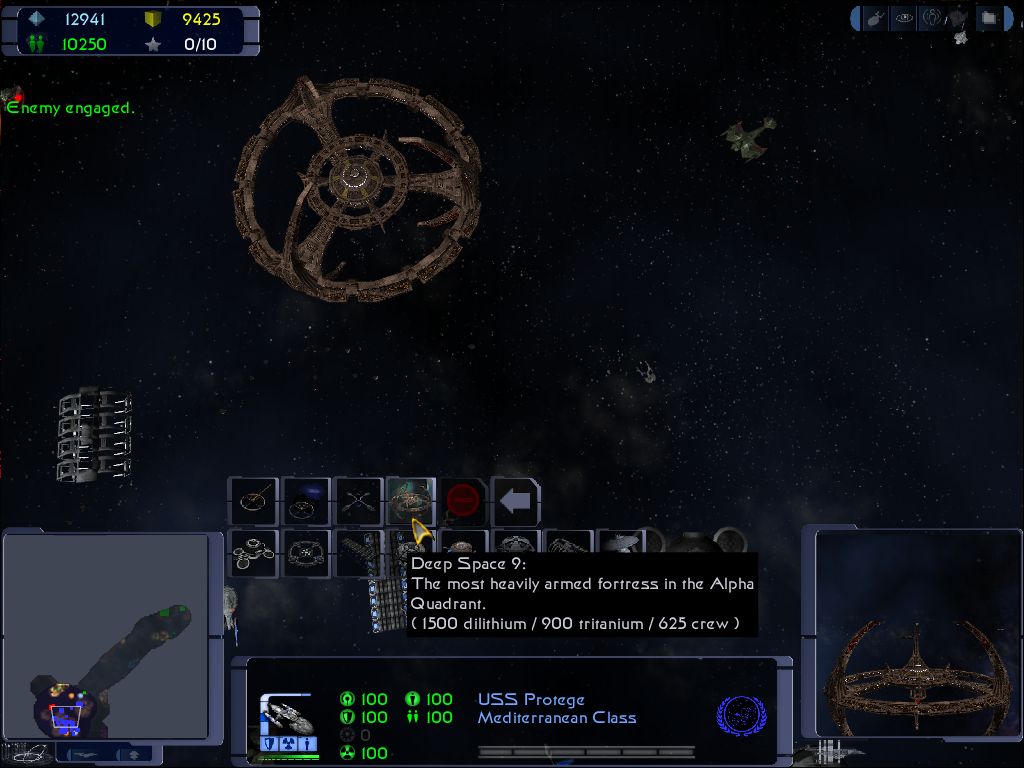Select the golden ring-and-spar station build icon
1024x768 pixels.
(x=252, y=500)
